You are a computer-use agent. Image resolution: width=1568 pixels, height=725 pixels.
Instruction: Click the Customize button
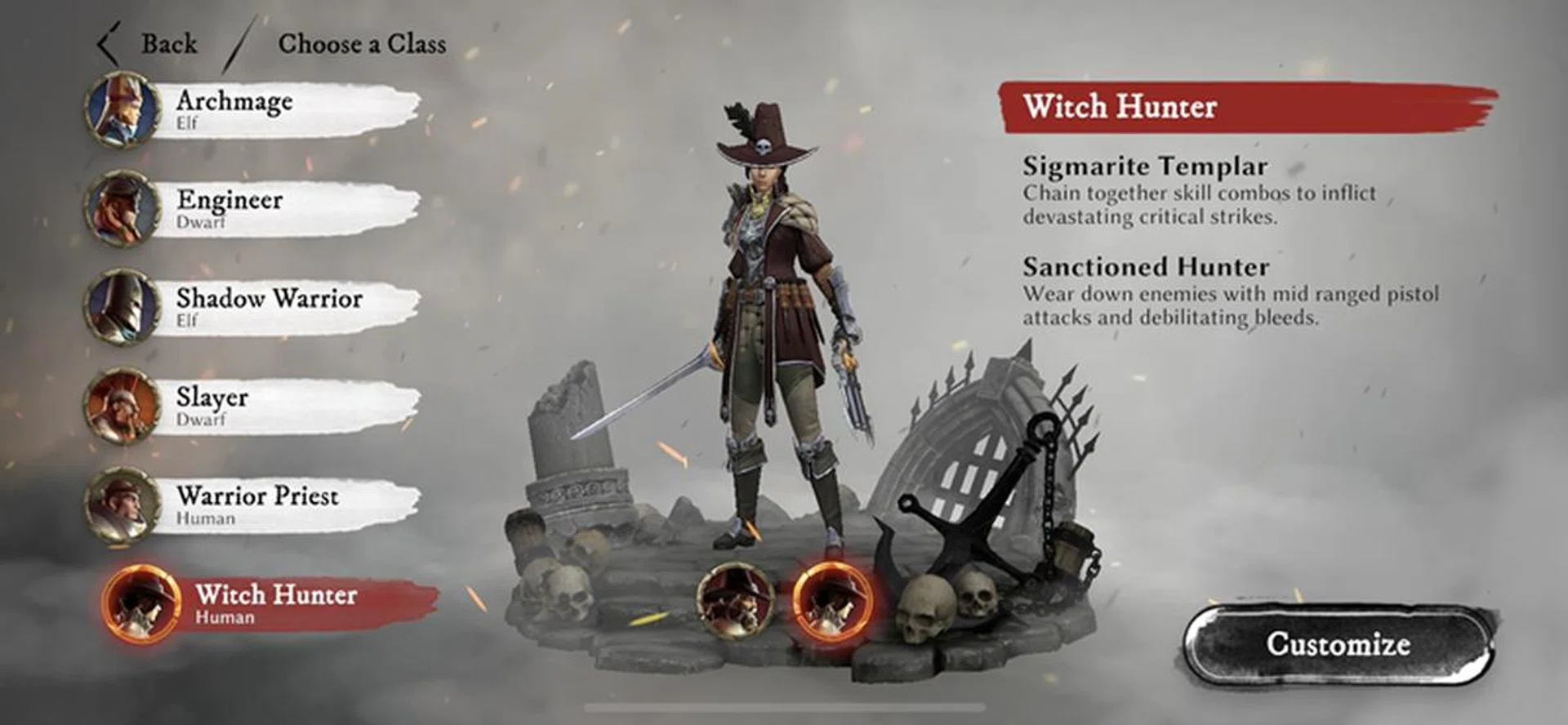pos(1339,646)
